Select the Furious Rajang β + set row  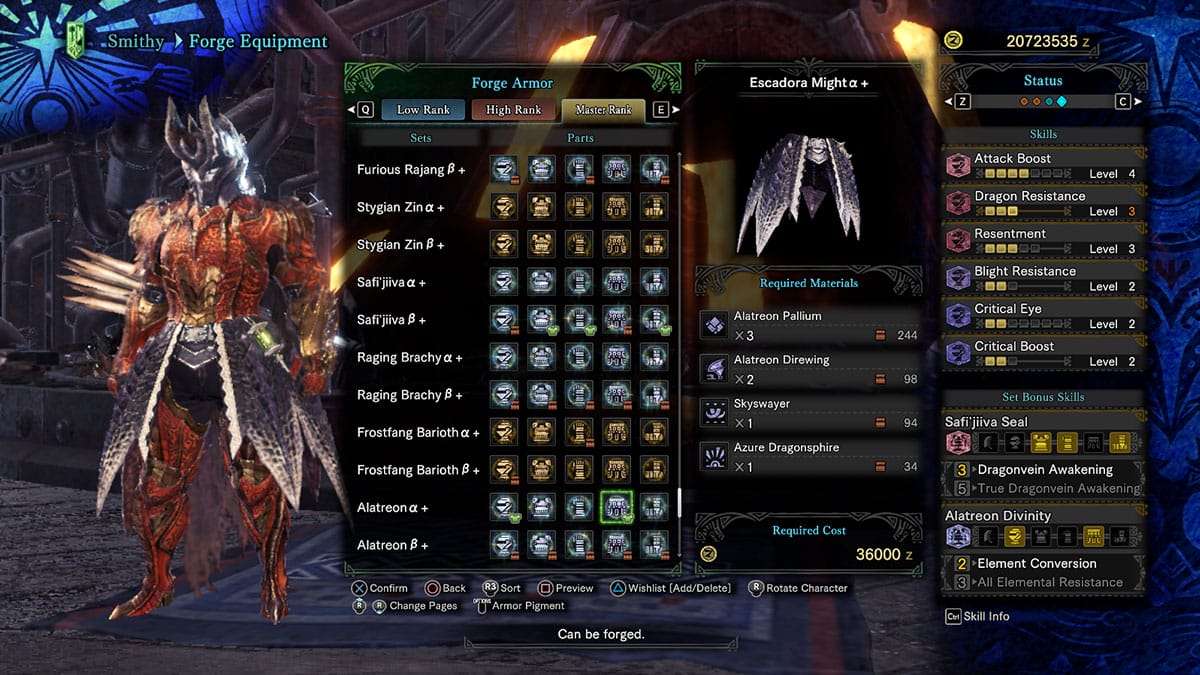click(411, 170)
